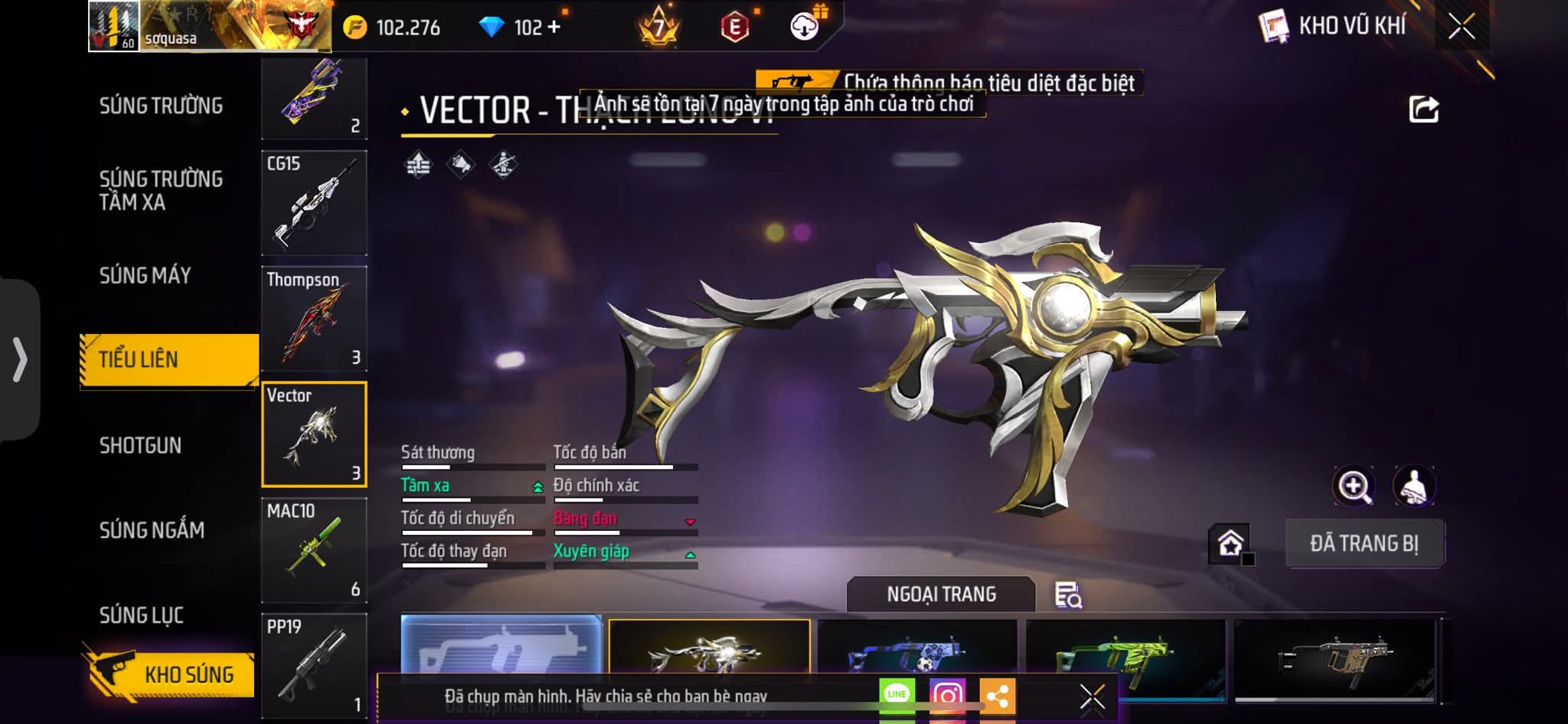This screenshot has width=1568, height=724.
Task: Select the MAC10 weapon slot
Action: [314, 550]
